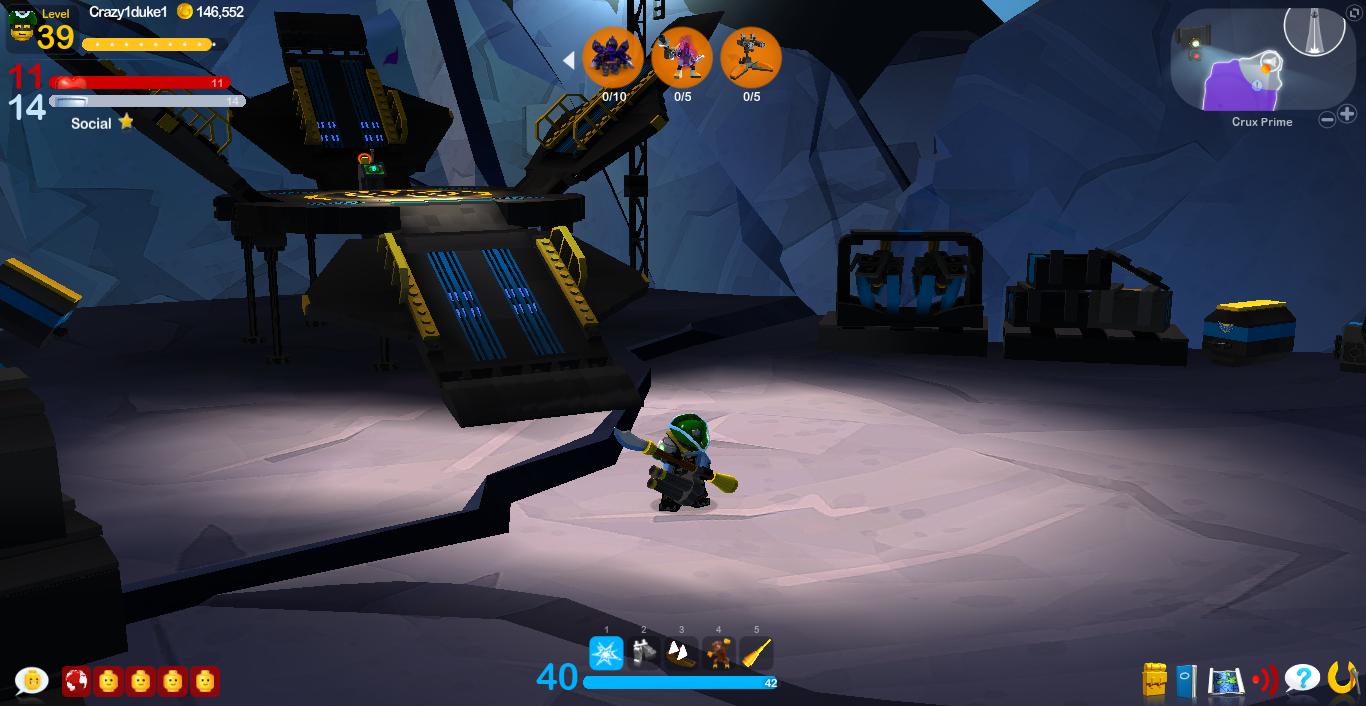The width and height of the screenshot is (1366, 706).
Task: Click the yellow U logo menu button
Action: click(x=1342, y=679)
